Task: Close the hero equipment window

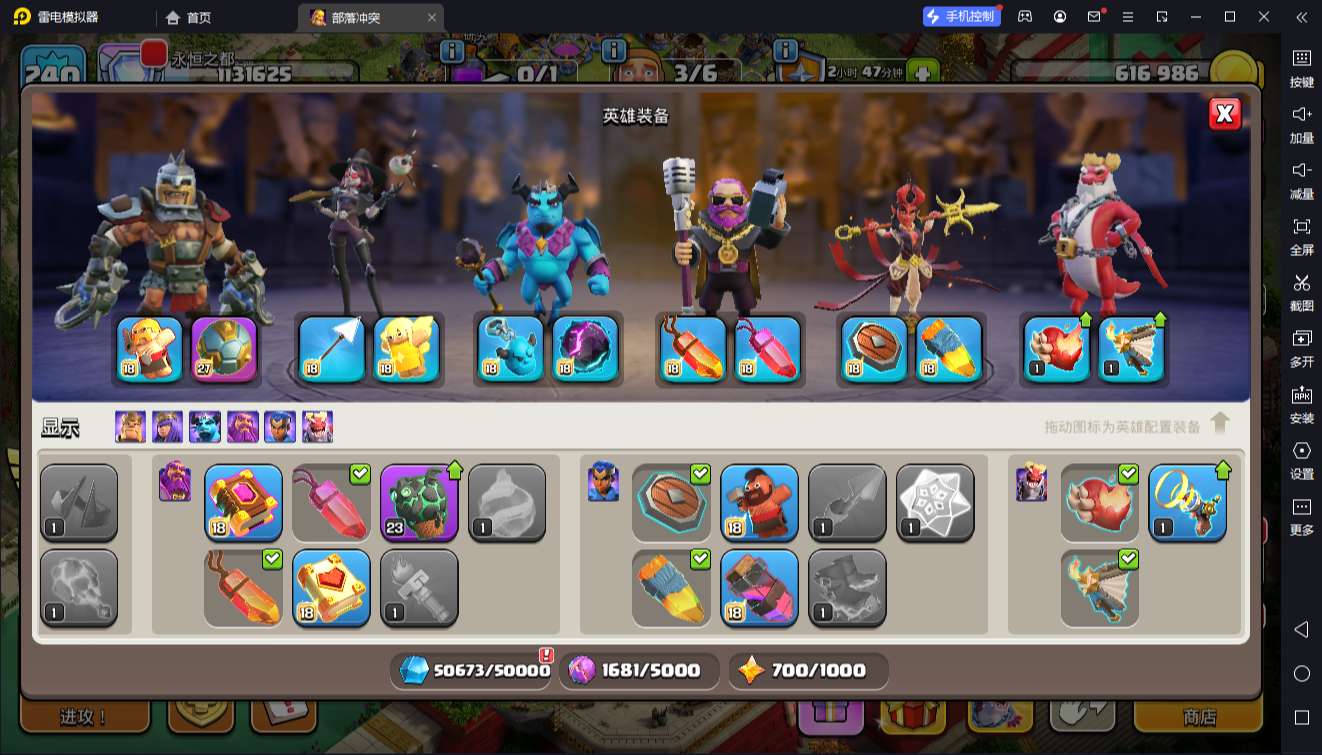Action: [x=1224, y=114]
